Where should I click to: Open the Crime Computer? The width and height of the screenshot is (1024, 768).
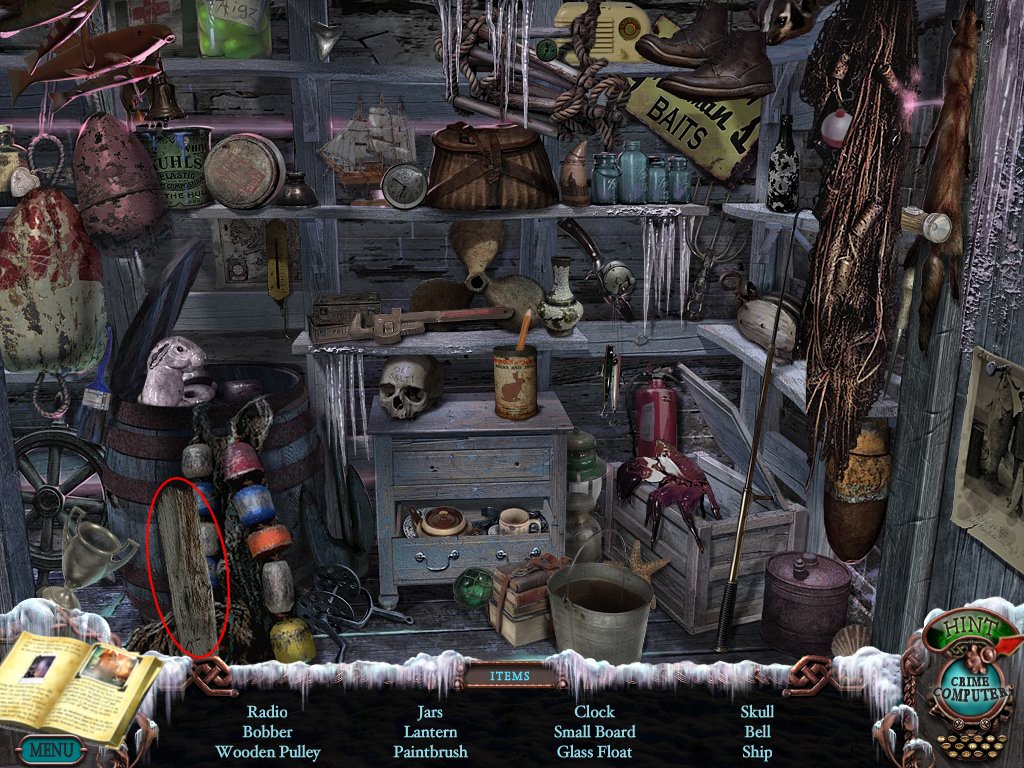(x=967, y=689)
